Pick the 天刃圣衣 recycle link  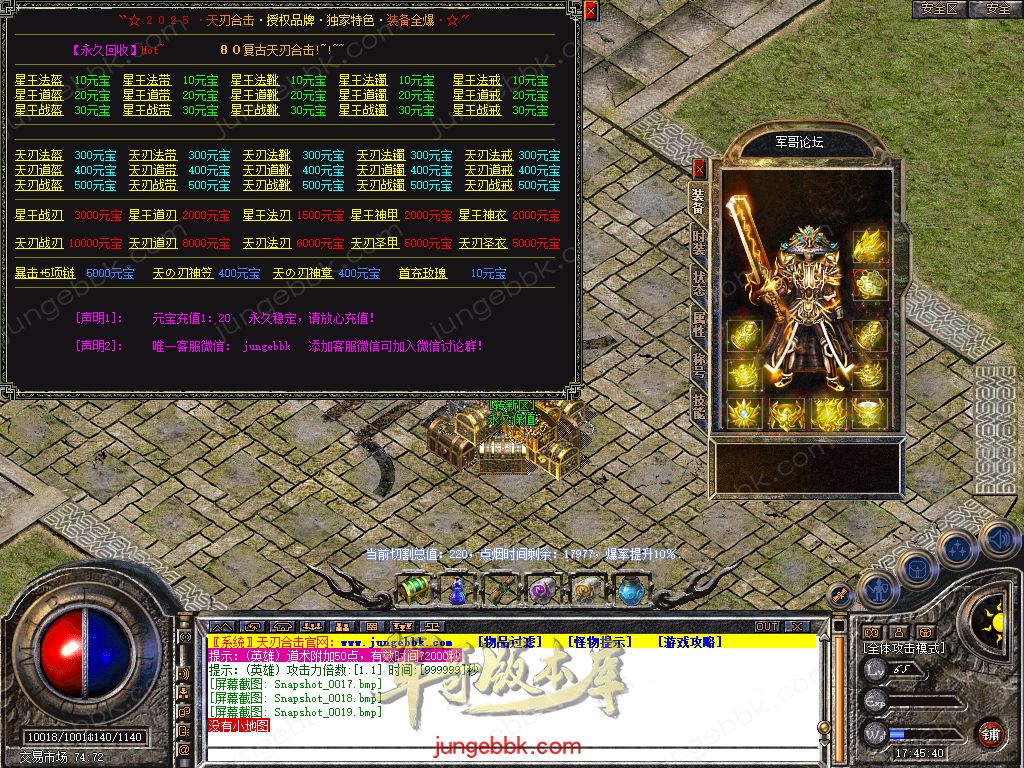click(x=482, y=243)
